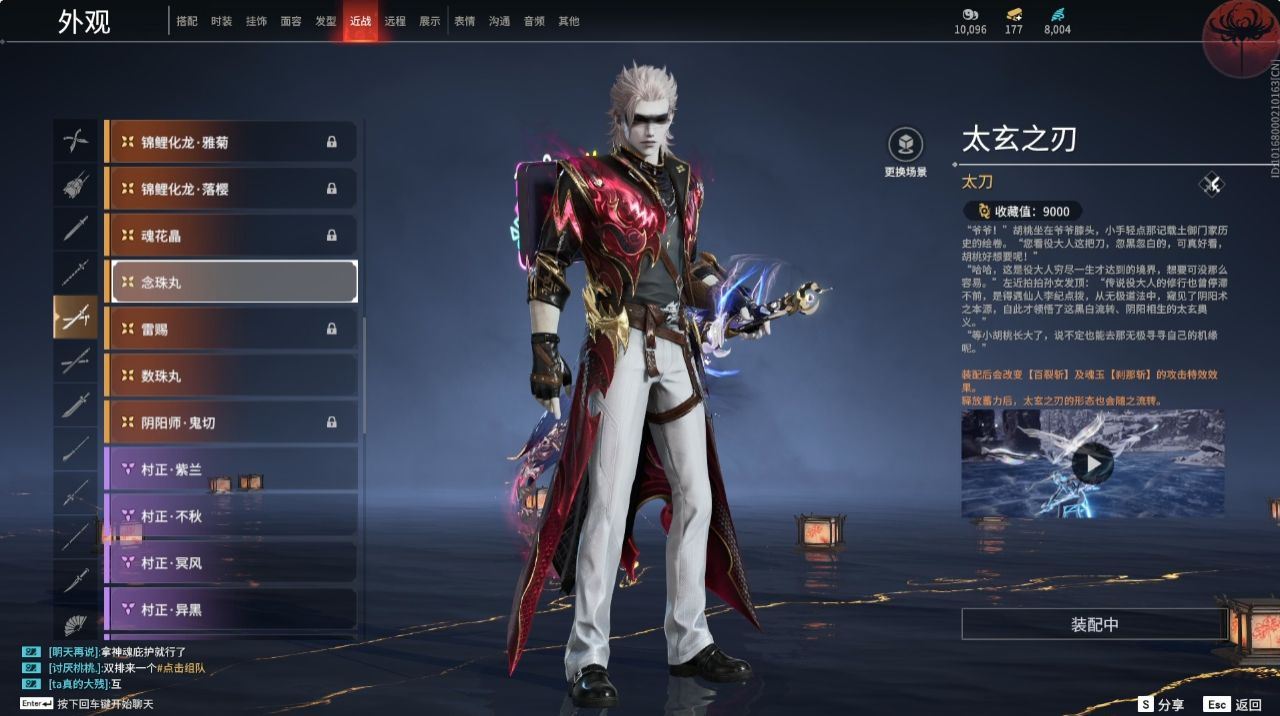
Task: Select the 念珠丸 skin
Action: tap(233, 282)
